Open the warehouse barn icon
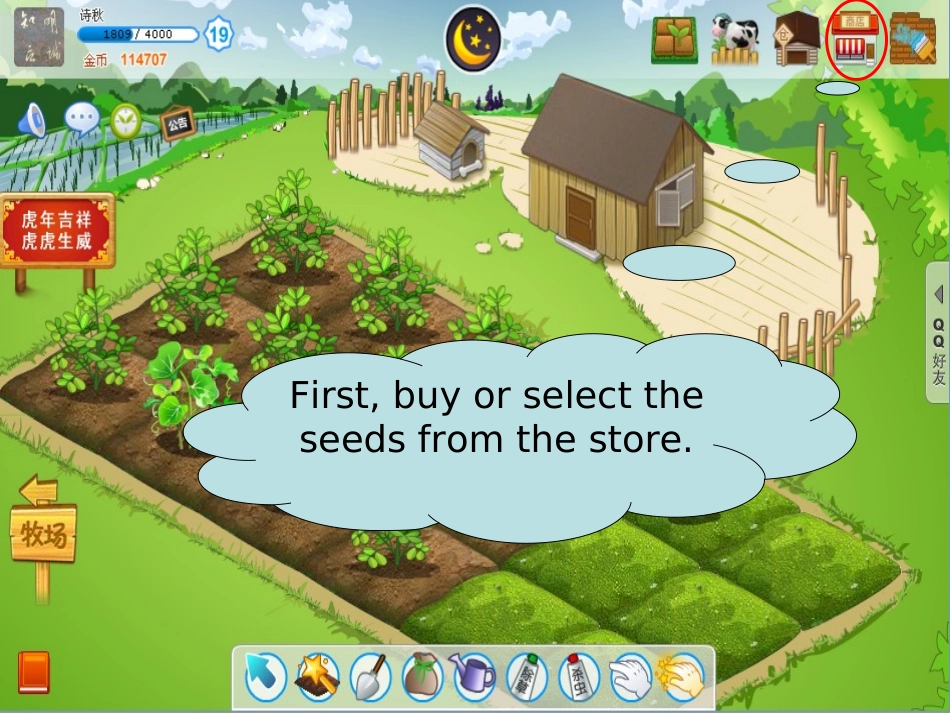This screenshot has width=950, height=713. (x=797, y=40)
